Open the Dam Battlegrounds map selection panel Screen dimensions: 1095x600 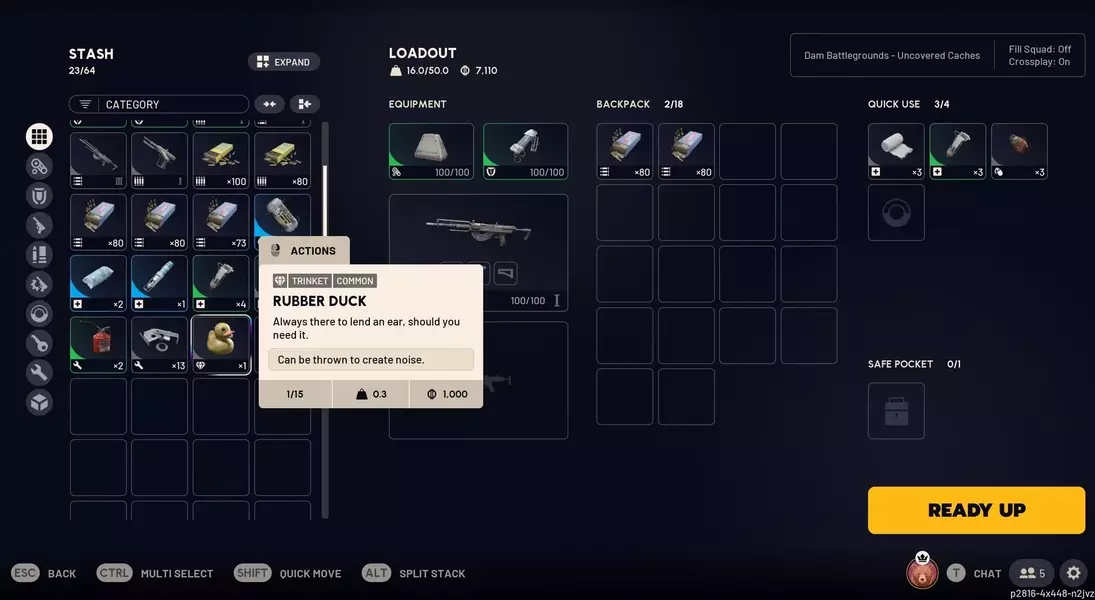[892, 56]
